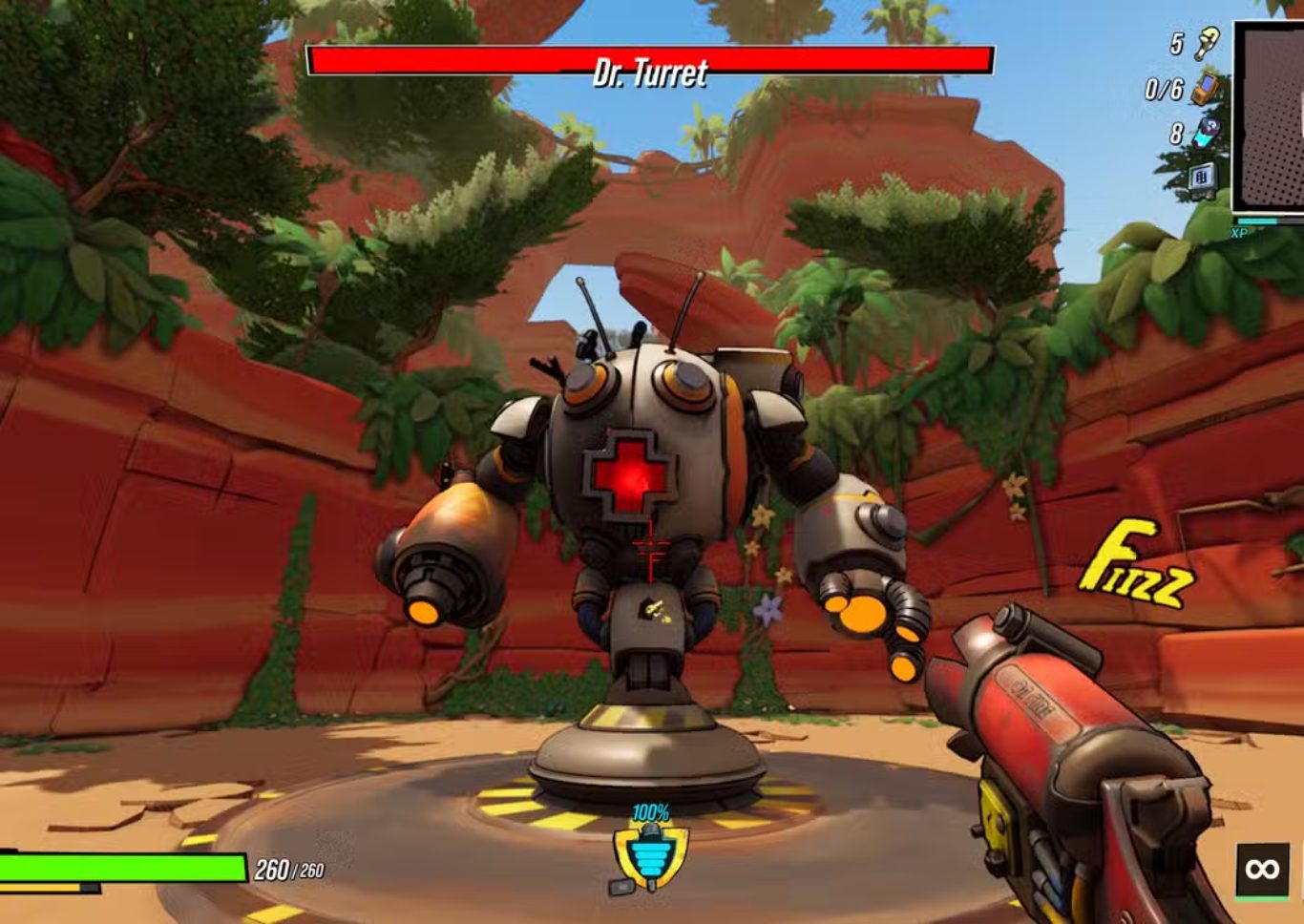
Task: Select the infinity ammo weapon slot
Action: 1262,869
